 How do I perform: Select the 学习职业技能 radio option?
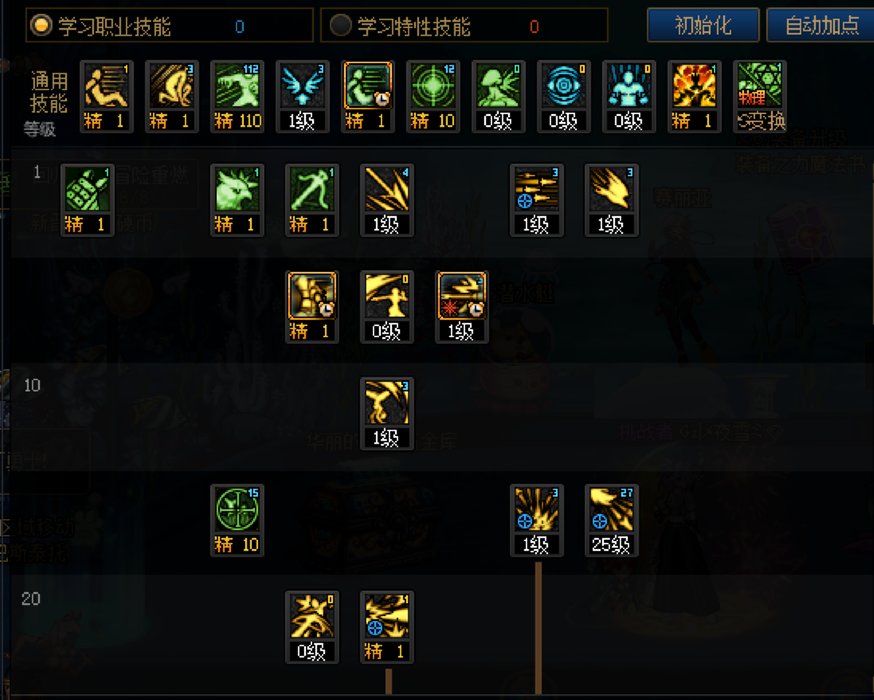coord(41,27)
